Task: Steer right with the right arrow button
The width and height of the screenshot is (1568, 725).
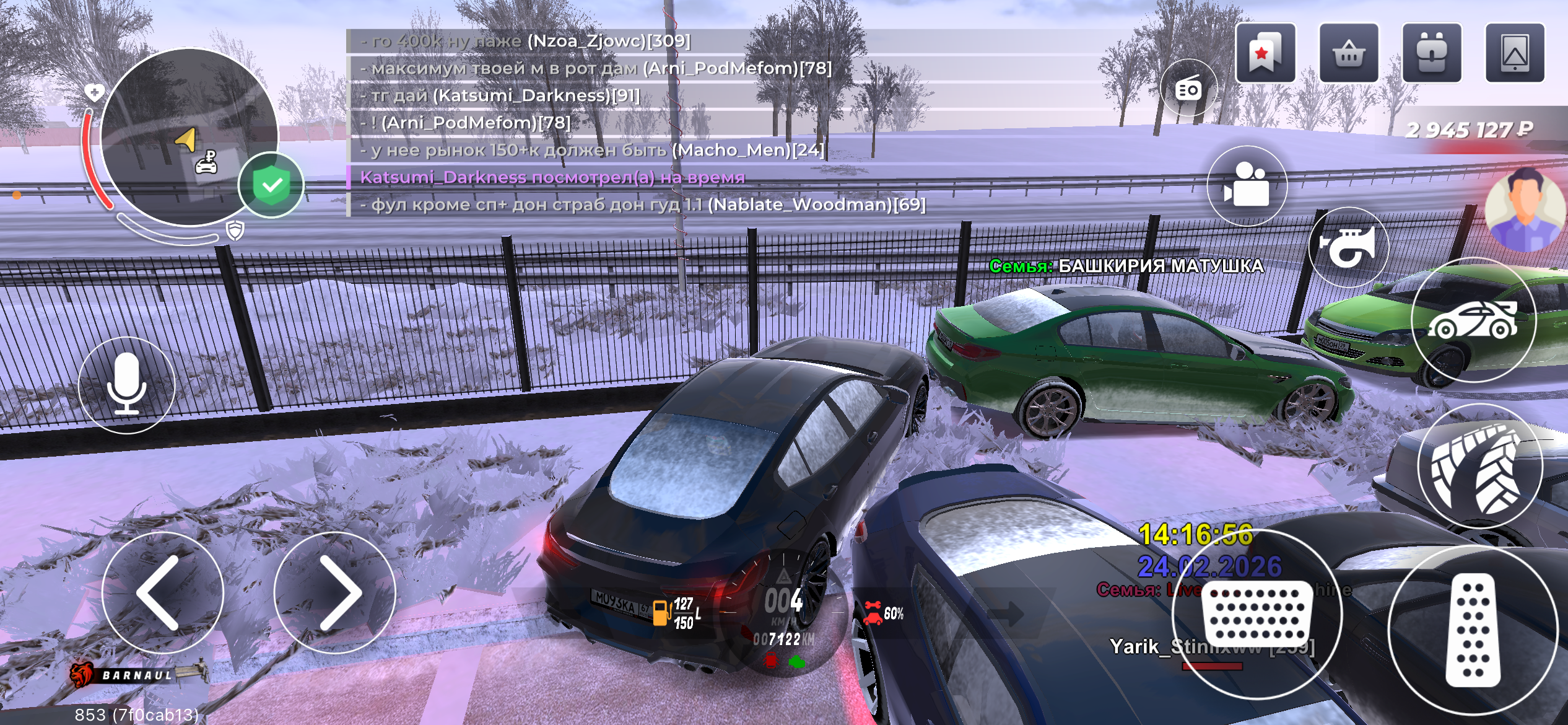Action: click(335, 592)
